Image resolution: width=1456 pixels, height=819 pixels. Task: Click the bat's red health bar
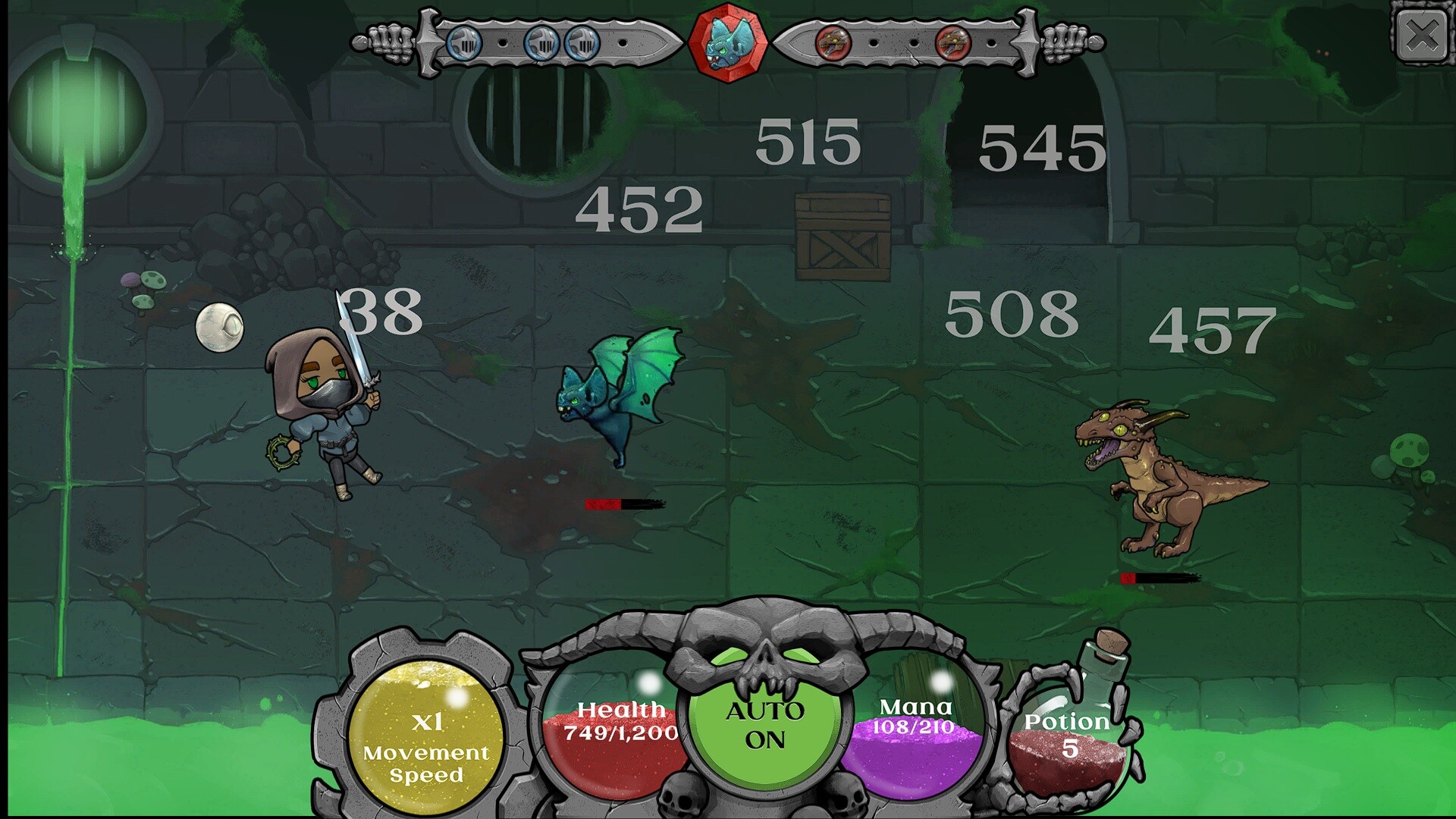[x=623, y=503]
